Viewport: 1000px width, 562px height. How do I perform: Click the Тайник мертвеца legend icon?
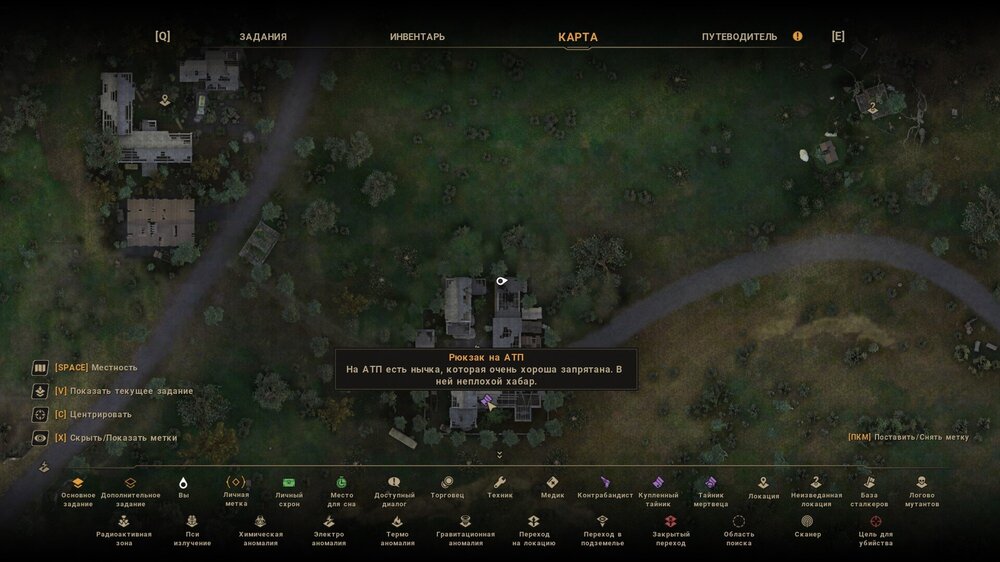(711, 483)
